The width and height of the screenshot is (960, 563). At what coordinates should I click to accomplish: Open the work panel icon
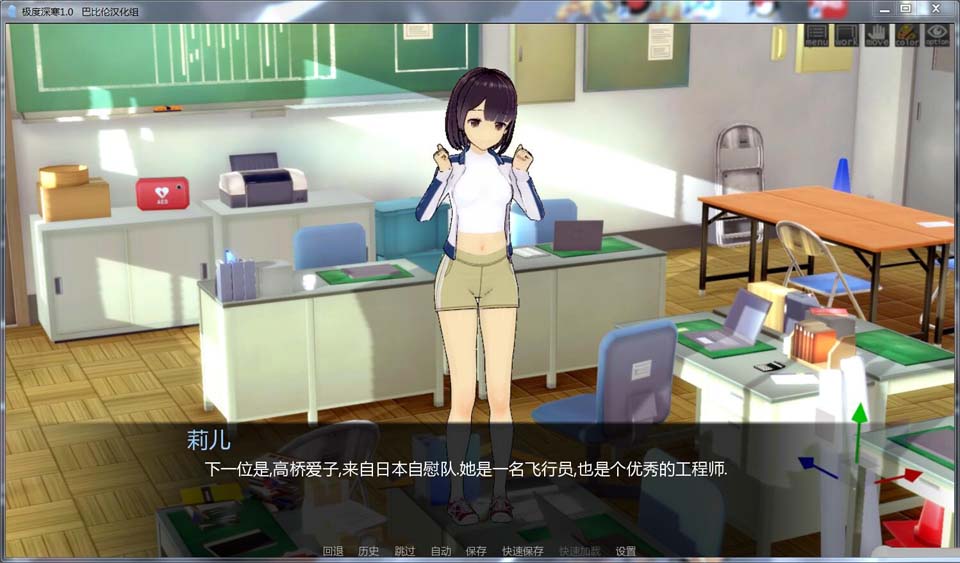tap(846, 36)
